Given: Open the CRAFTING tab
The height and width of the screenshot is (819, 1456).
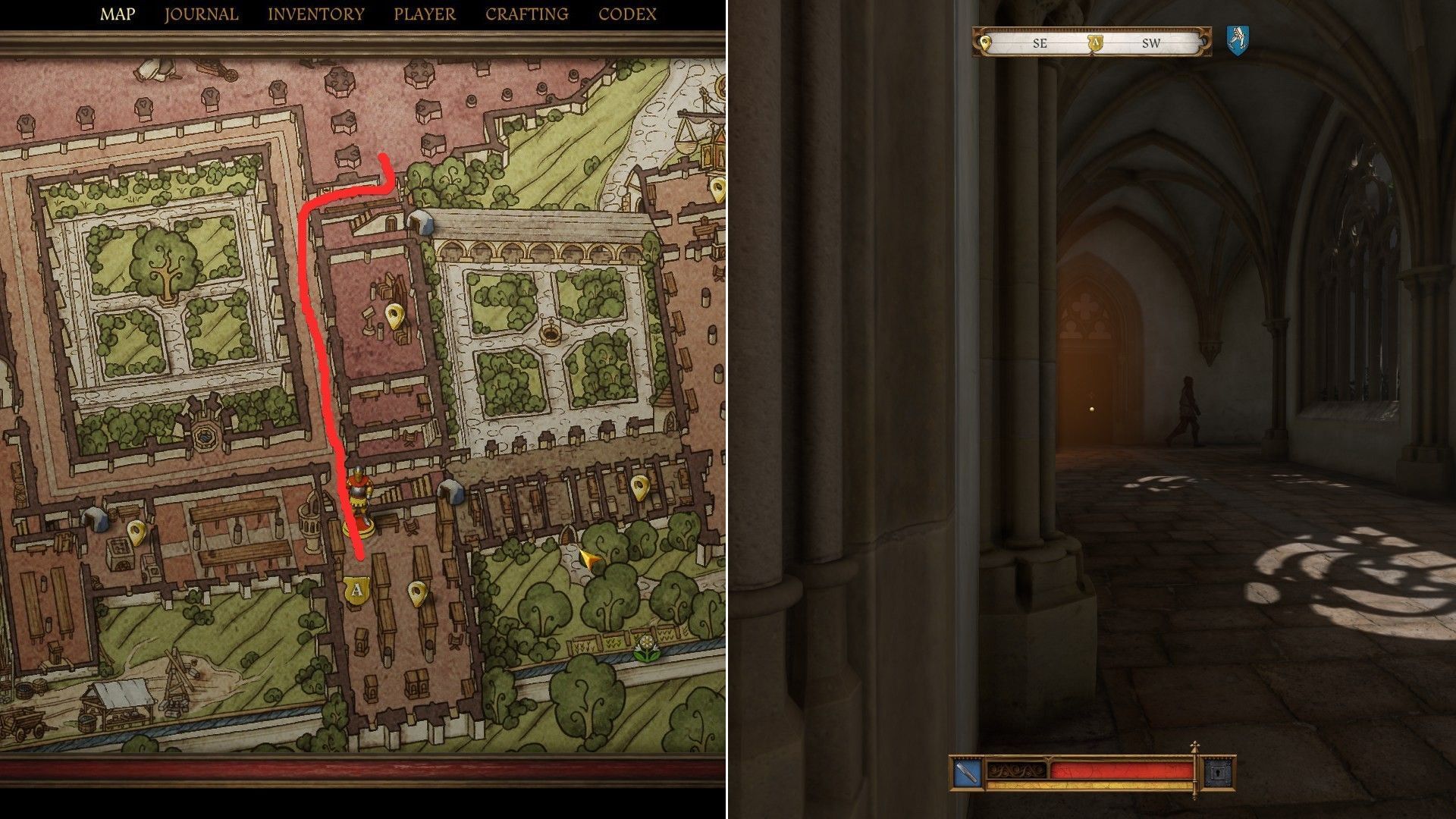Looking at the screenshot, I should pos(526,13).
